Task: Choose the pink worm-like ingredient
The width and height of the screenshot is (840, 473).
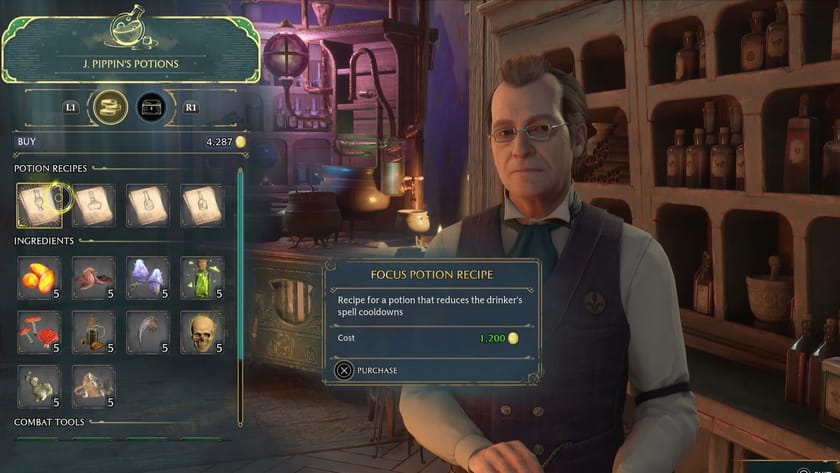Action: (x=93, y=277)
